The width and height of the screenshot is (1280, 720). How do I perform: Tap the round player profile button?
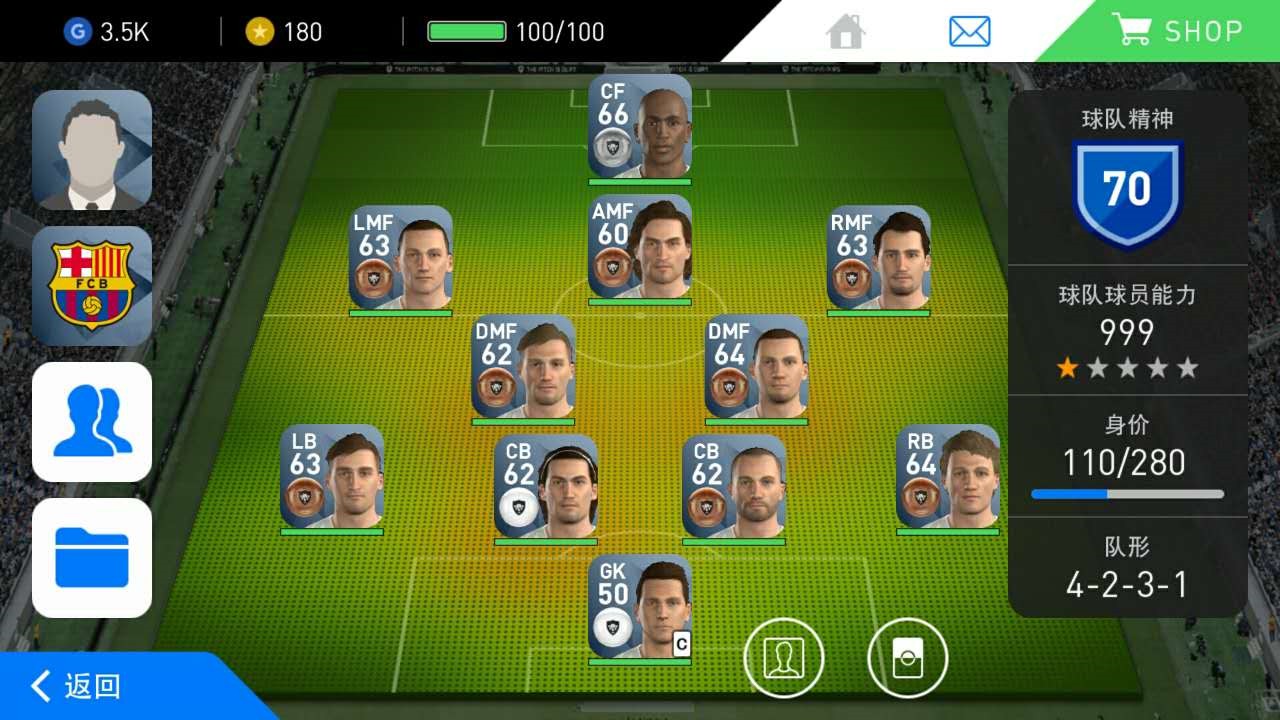[784, 657]
